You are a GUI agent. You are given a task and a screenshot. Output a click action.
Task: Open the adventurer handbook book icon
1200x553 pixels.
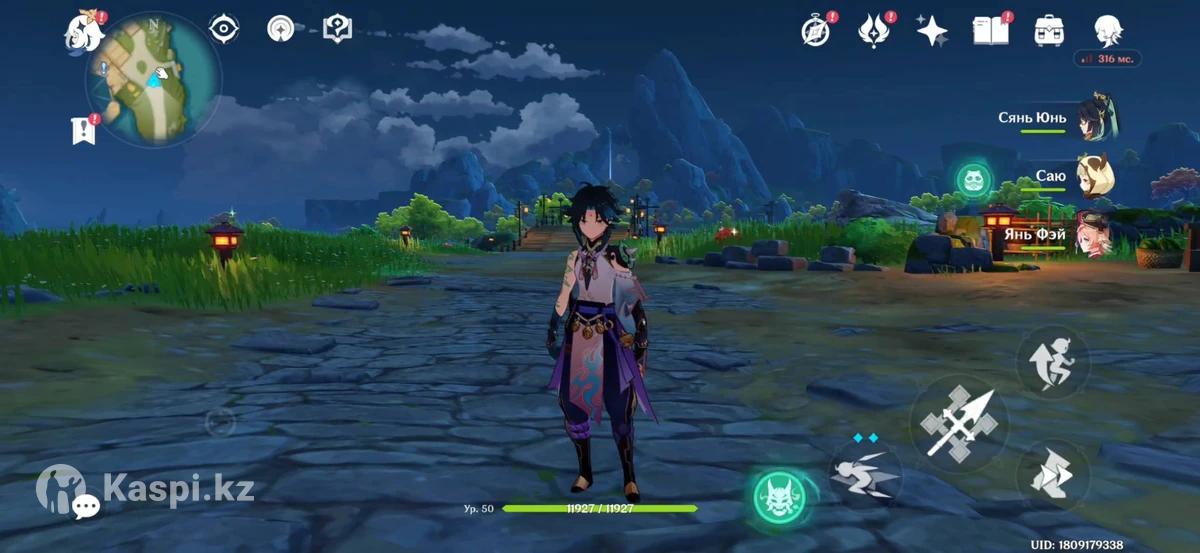[990, 31]
